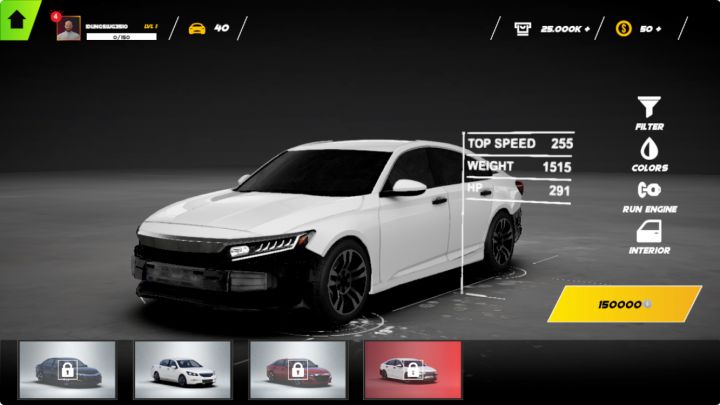View the car Interior
720x405 pixels.
pyautogui.click(x=649, y=236)
